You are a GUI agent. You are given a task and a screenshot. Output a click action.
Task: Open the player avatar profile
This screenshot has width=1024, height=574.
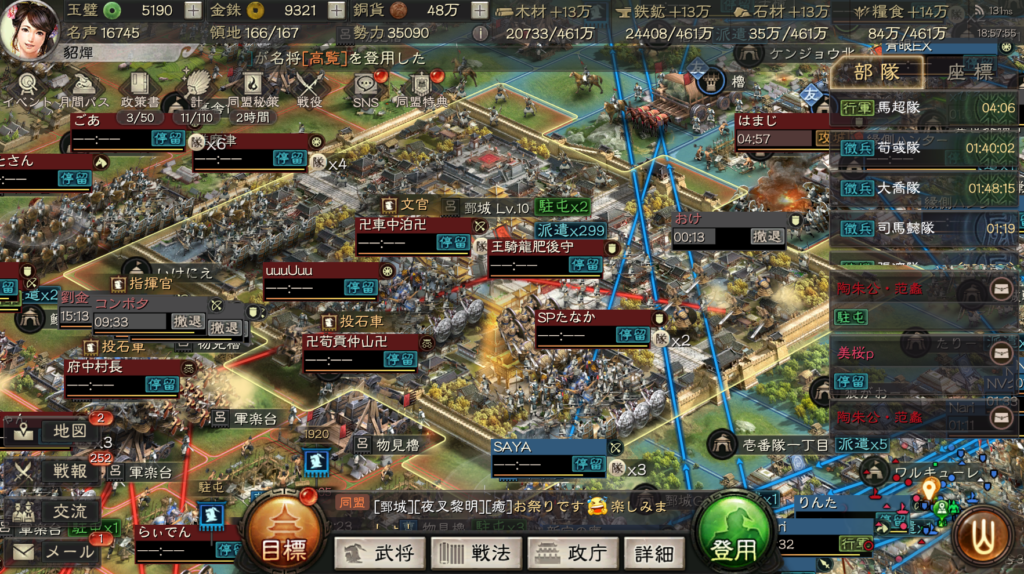[x=30, y=29]
